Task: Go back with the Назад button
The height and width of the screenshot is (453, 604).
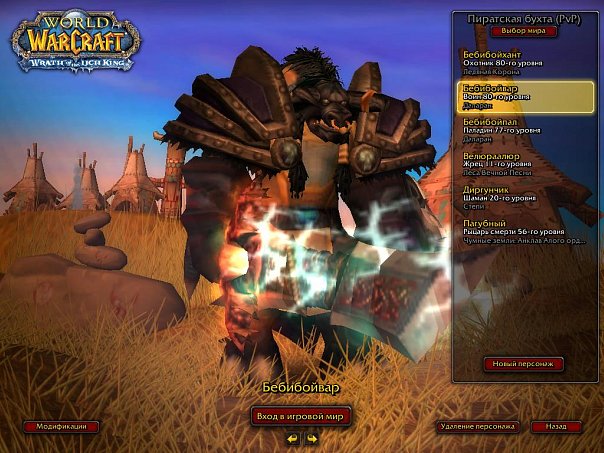Action: point(555,426)
